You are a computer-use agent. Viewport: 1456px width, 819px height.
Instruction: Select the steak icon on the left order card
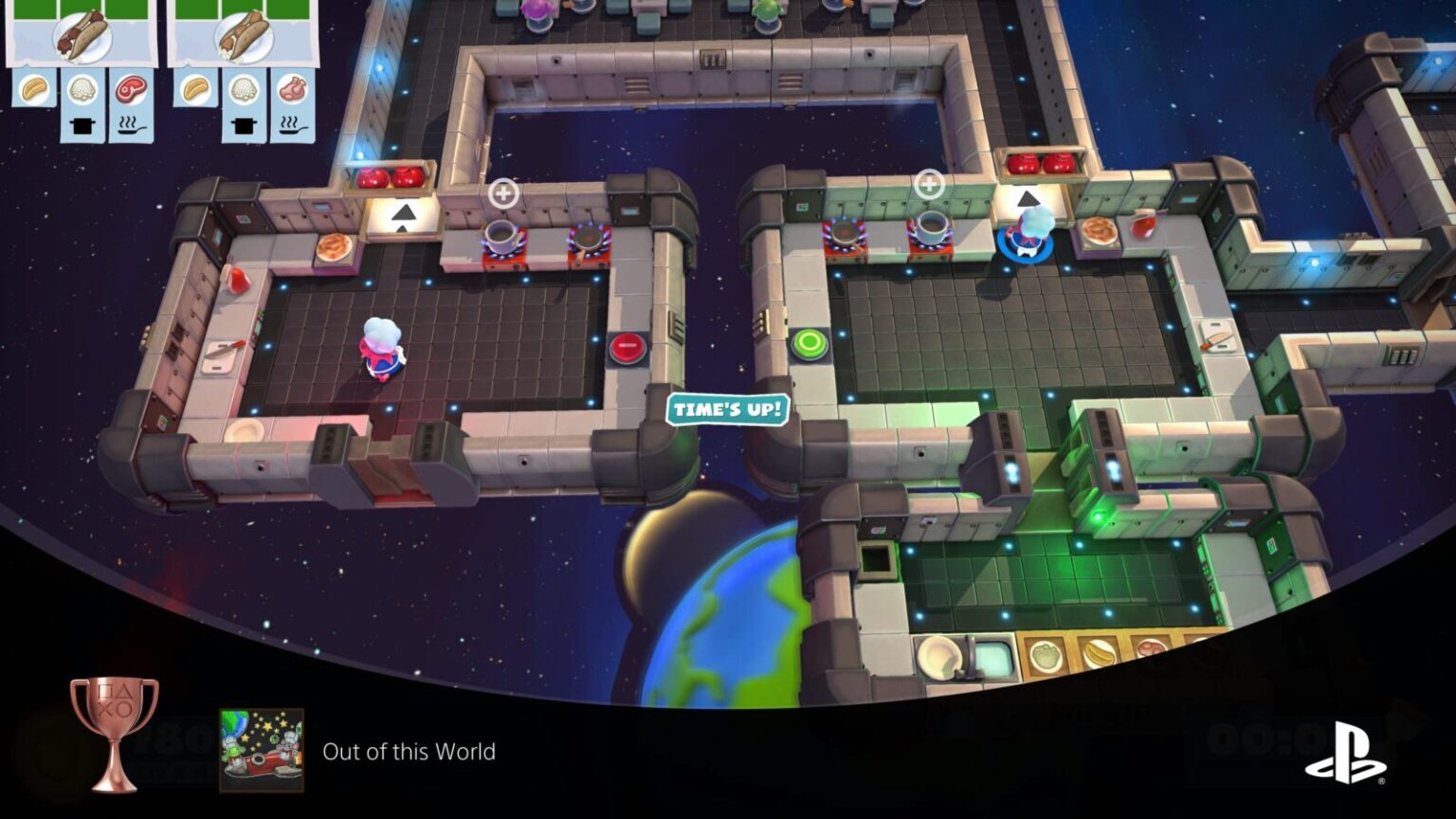(x=133, y=90)
